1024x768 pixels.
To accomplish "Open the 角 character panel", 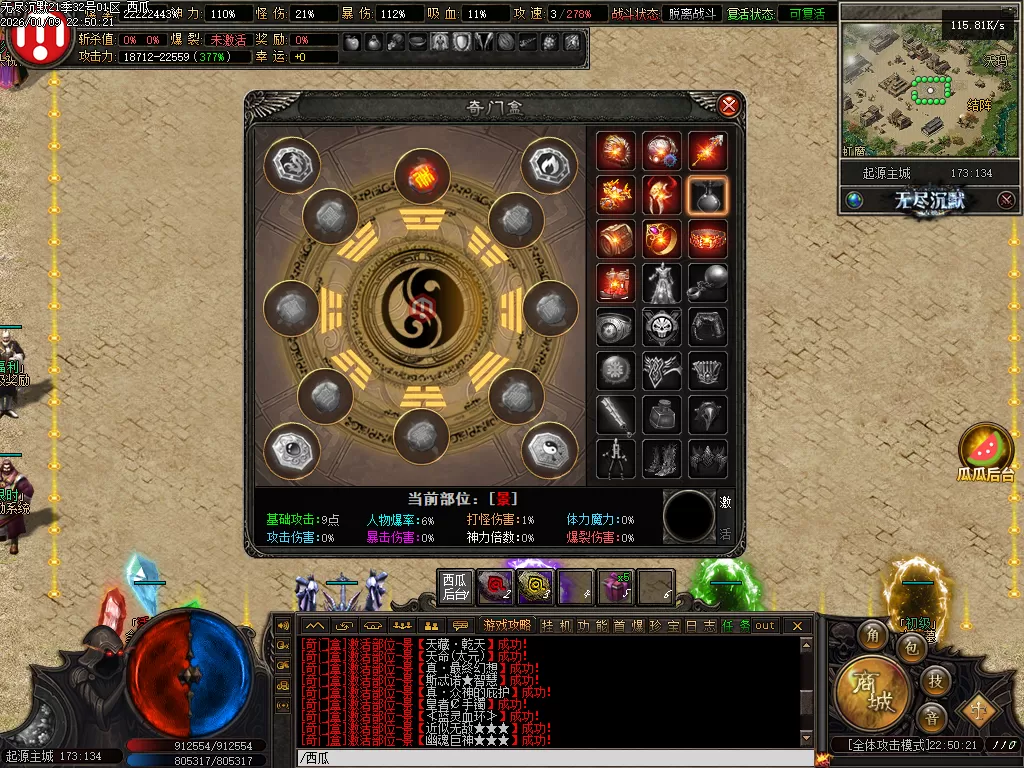I will pos(875,635).
